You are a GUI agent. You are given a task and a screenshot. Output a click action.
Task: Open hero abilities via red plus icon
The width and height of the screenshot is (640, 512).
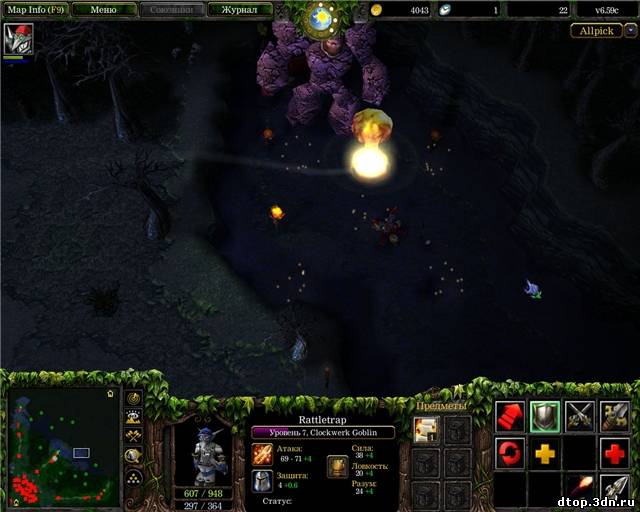(x=615, y=452)
